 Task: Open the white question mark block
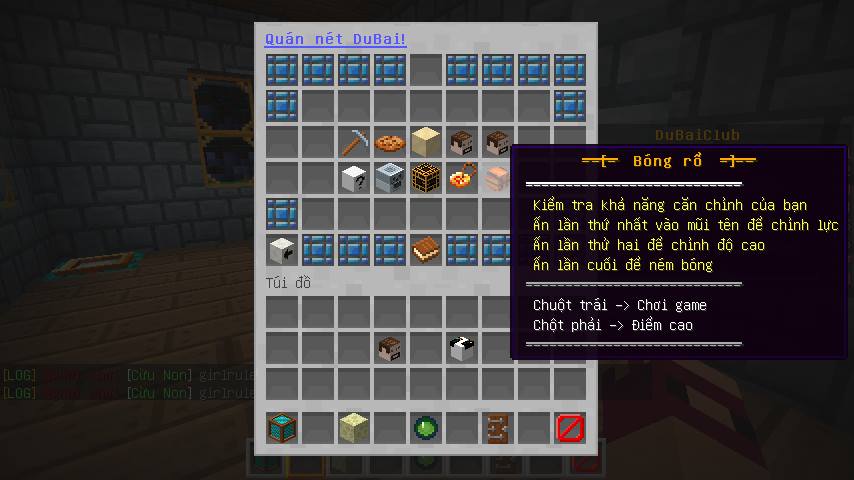(354, 178)
